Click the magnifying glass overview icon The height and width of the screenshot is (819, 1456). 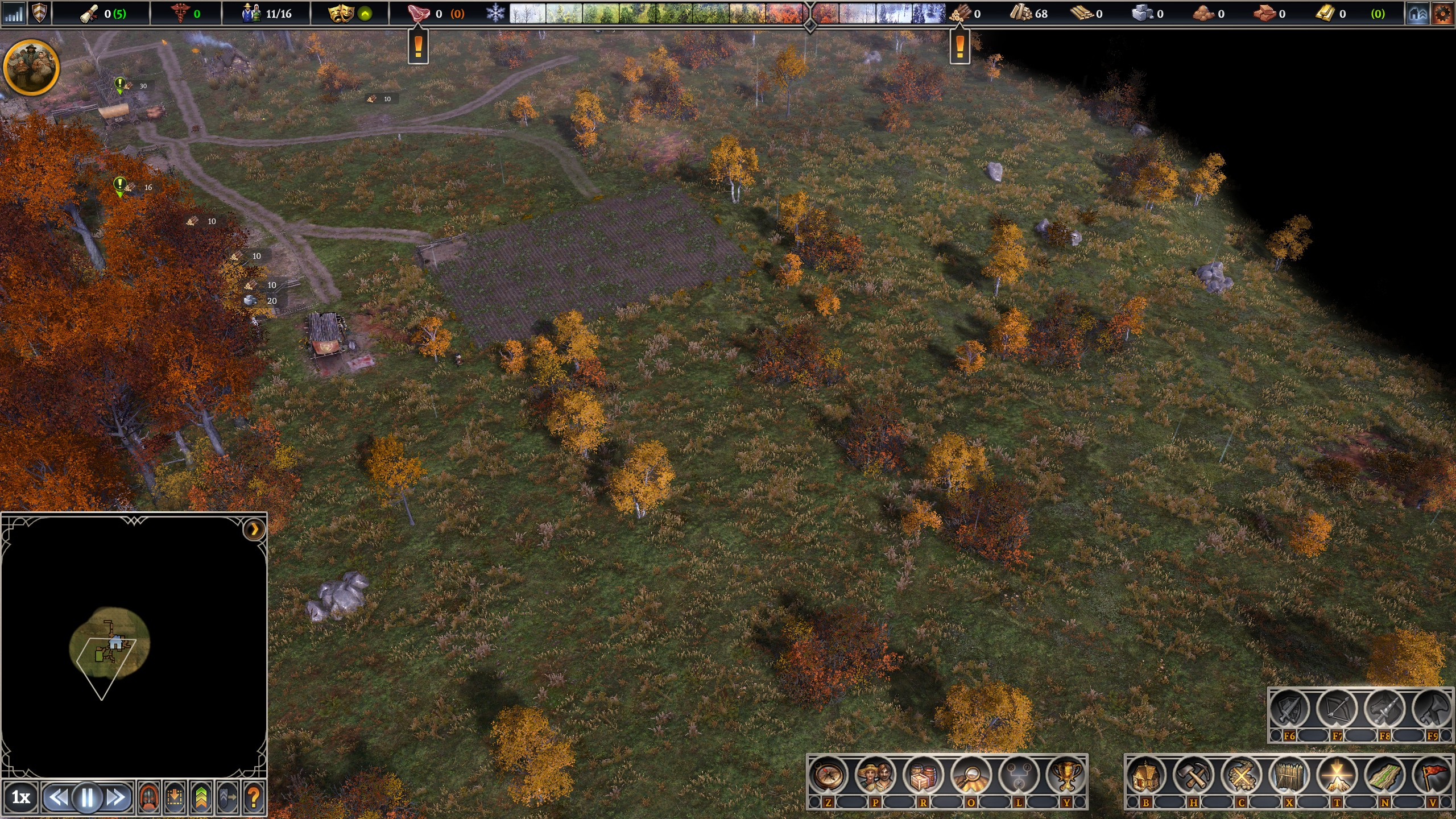pos(971,775)
